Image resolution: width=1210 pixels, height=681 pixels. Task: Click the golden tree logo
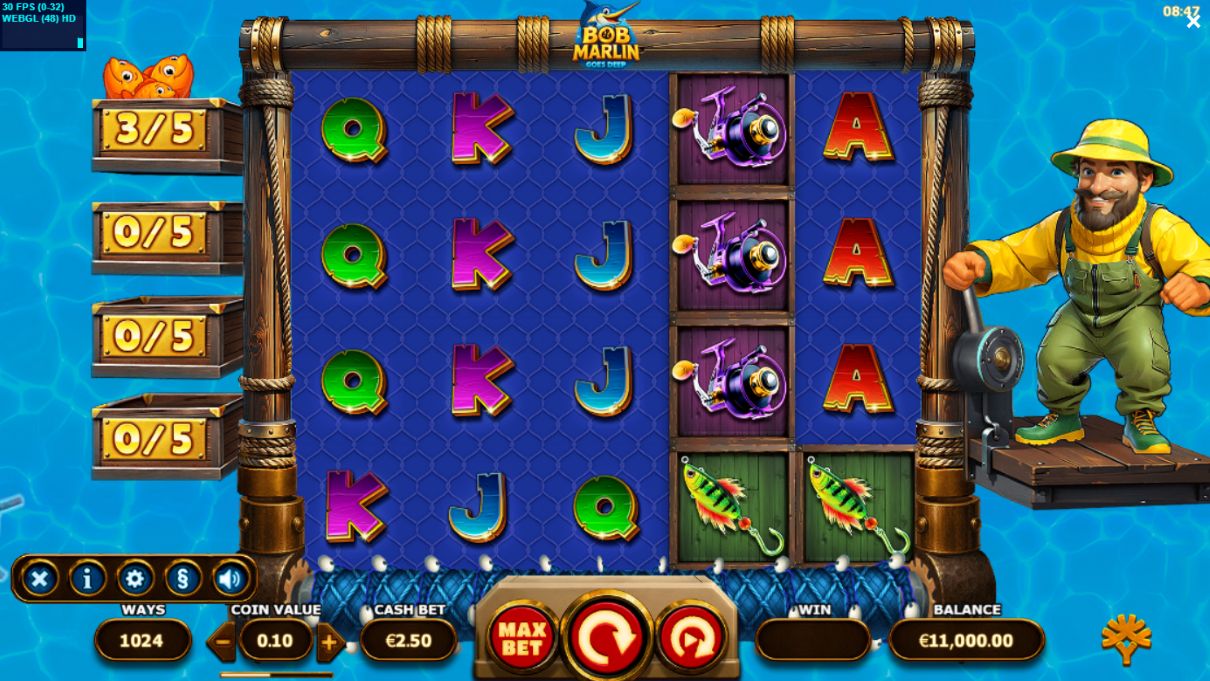[1125, 638]
